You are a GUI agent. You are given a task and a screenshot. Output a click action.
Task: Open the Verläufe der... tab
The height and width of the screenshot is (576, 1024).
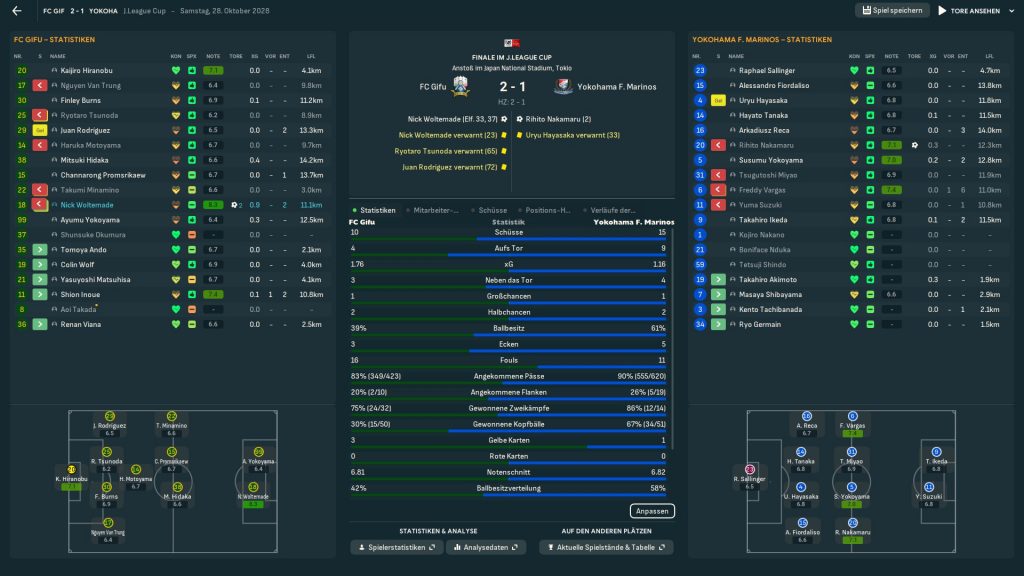(613, 210)
